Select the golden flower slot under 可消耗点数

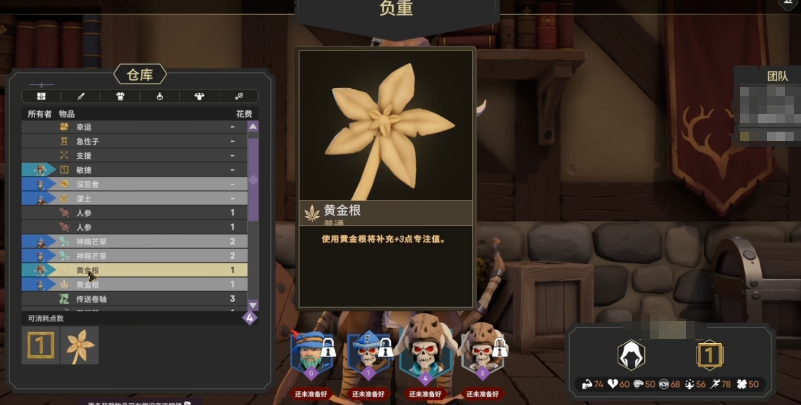(79, 345)
